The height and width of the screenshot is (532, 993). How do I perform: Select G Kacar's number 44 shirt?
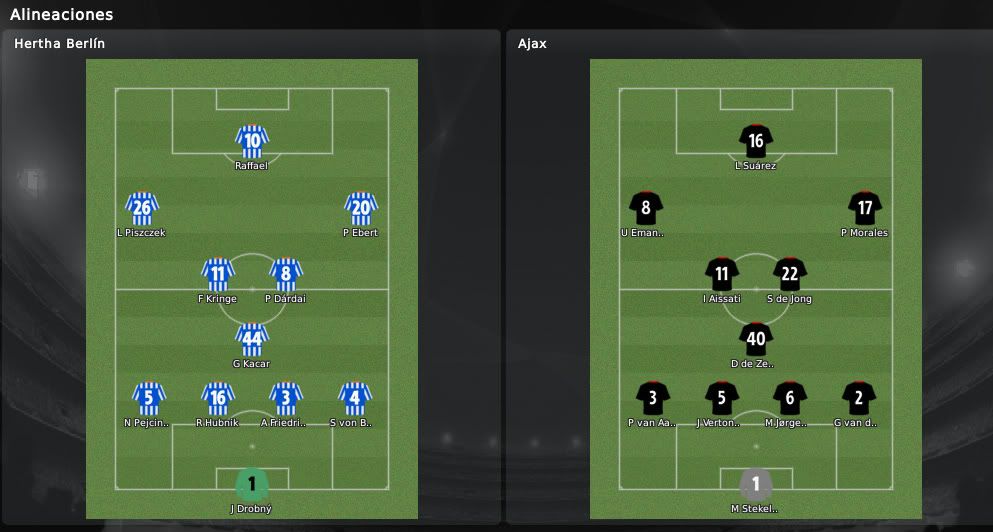coord(252,339)
